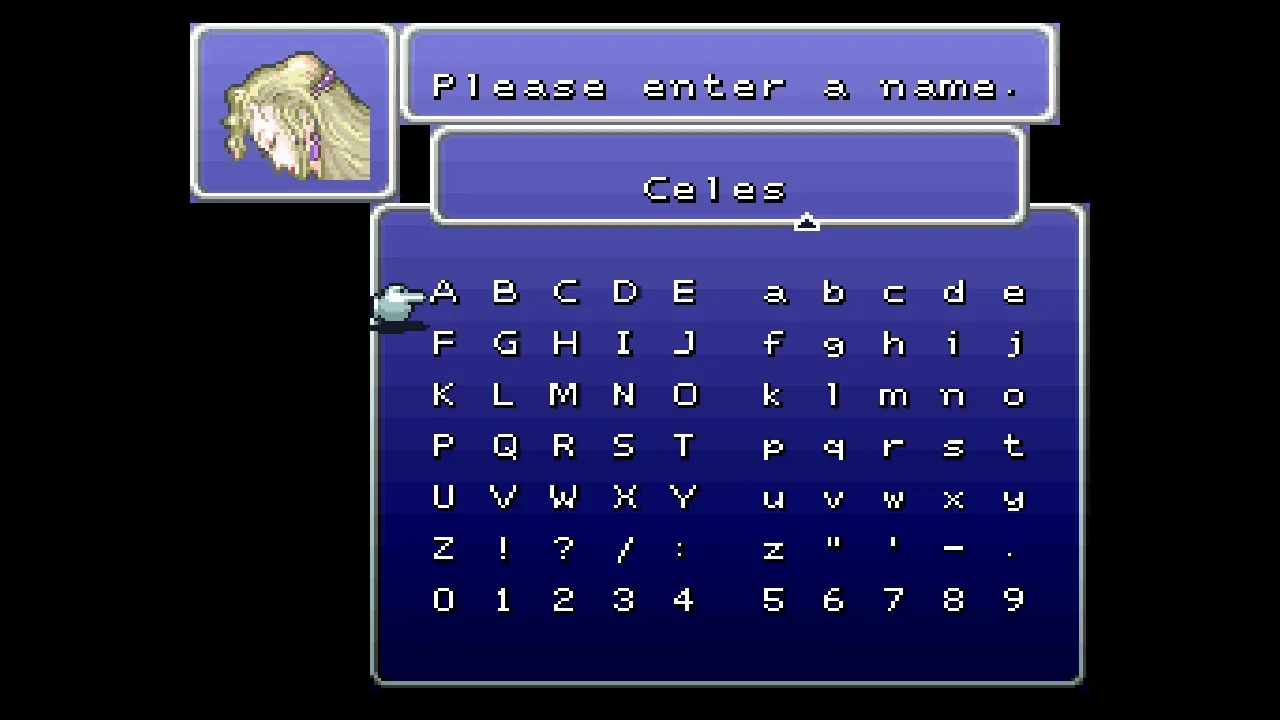This screenshot has width=1280, height=720.
Task: Pick the digit 4
Action: pyautogui.click(x=684, y=599)
